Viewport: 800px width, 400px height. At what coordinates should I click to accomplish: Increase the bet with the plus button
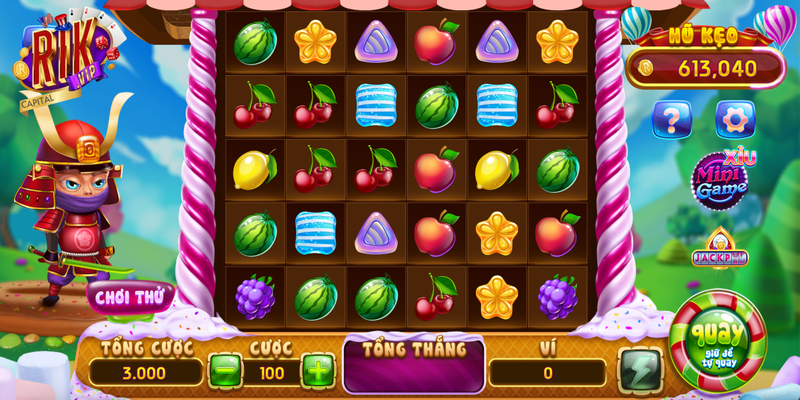[x=317, y=371]
